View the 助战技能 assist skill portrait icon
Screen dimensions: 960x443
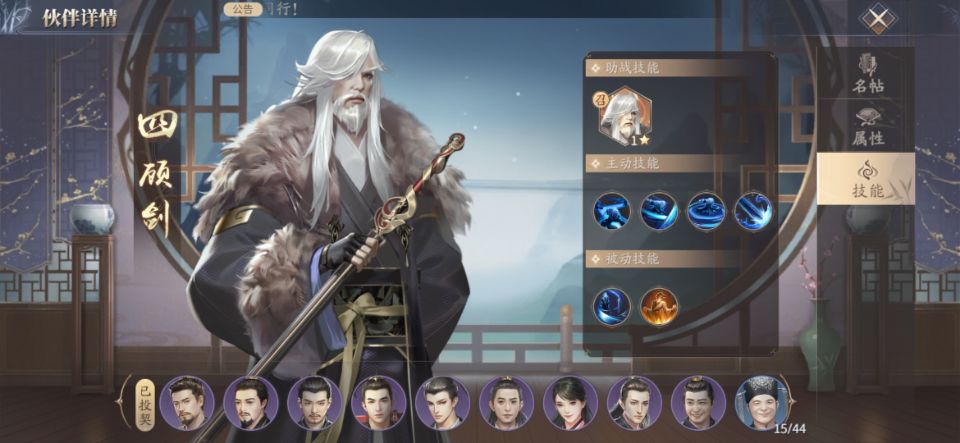624,116
